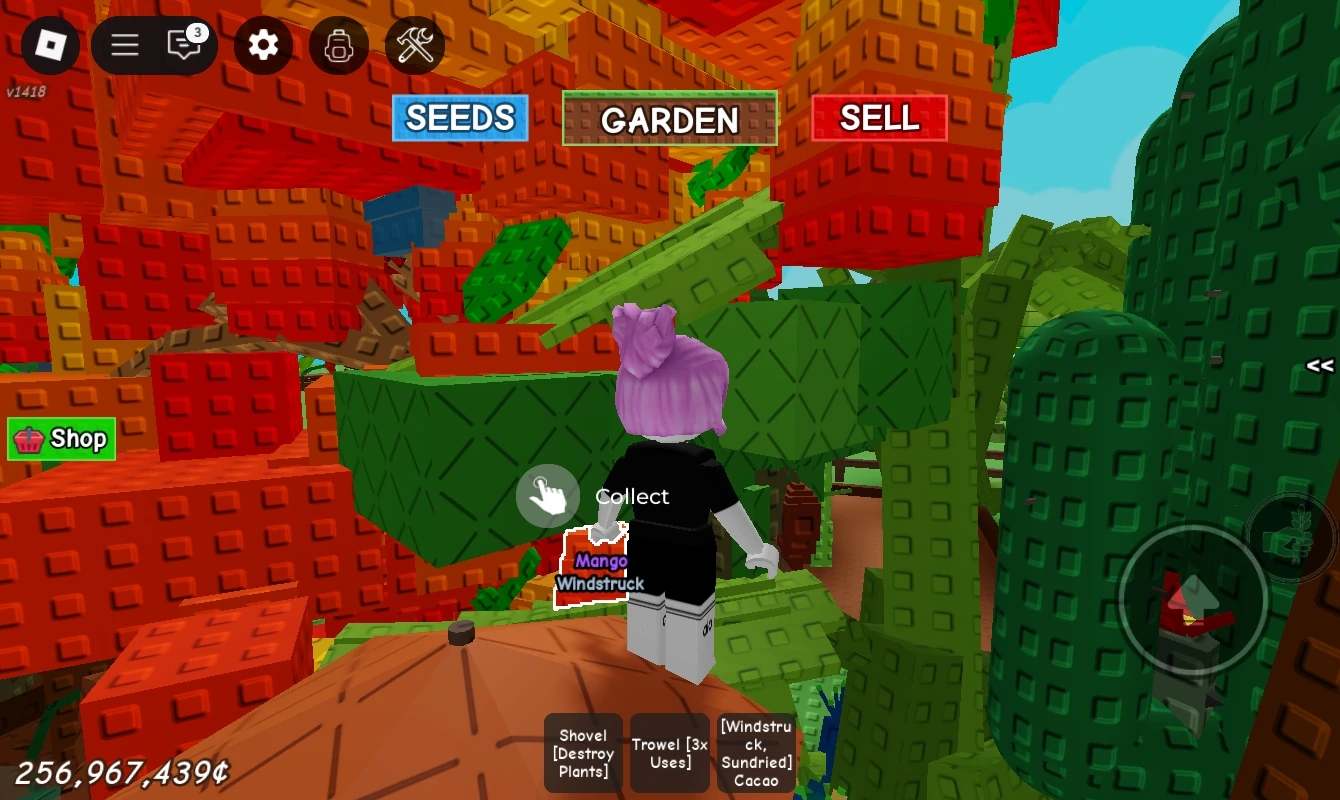Image resolution: width=1340 pixels, height=800 pixels.
Task: Expand the hamburger navigation list
Action: (123, 46)
